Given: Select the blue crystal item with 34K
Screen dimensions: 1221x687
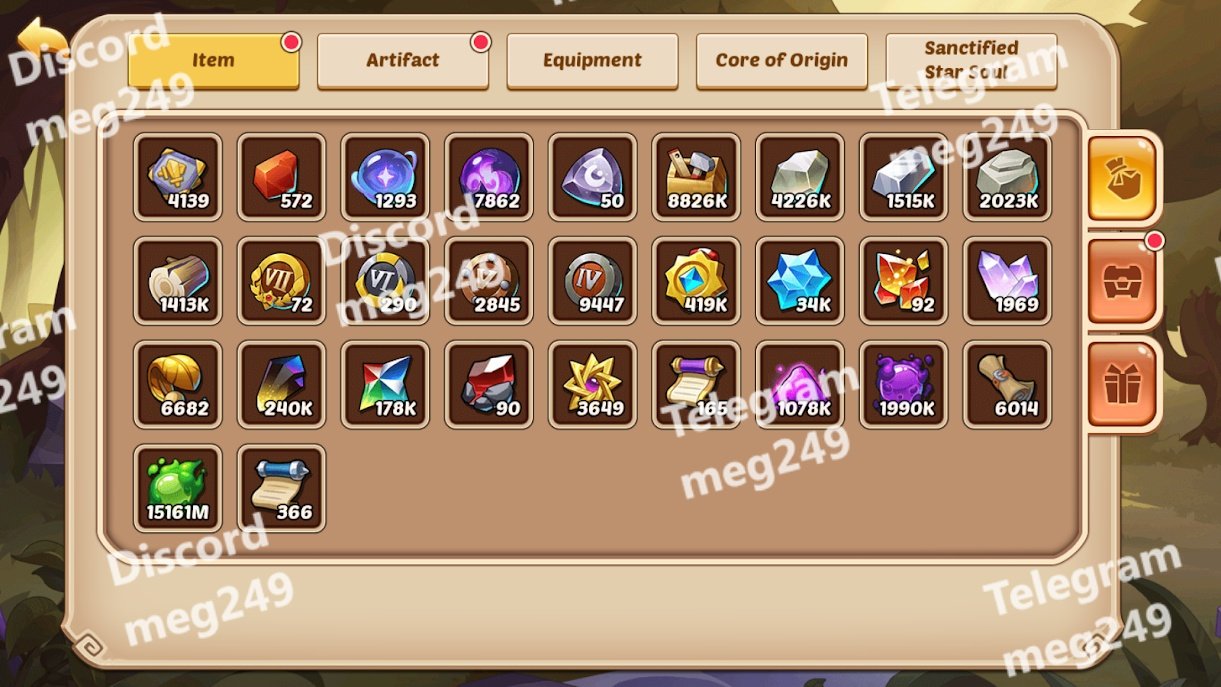Looking at the screenshot, I should tap(800, 281).
